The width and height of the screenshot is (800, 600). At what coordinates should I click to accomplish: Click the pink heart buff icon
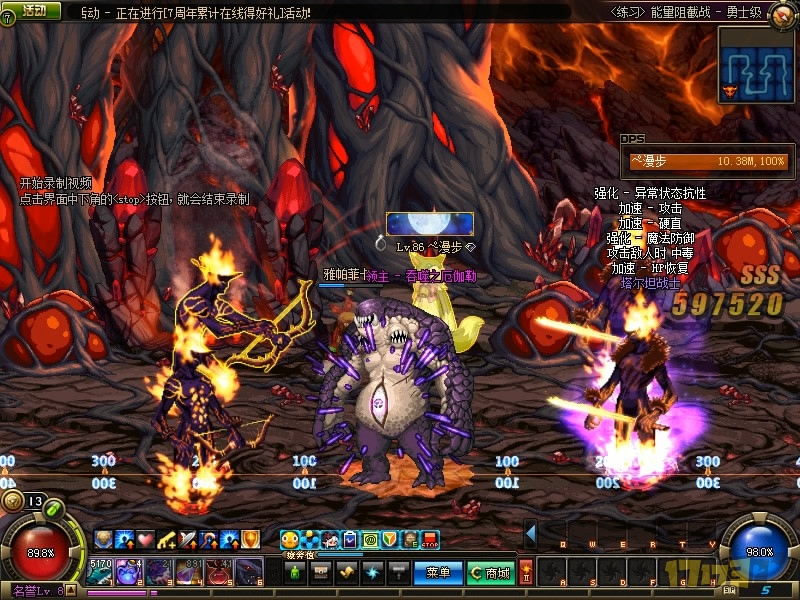[x=145, y=540]
